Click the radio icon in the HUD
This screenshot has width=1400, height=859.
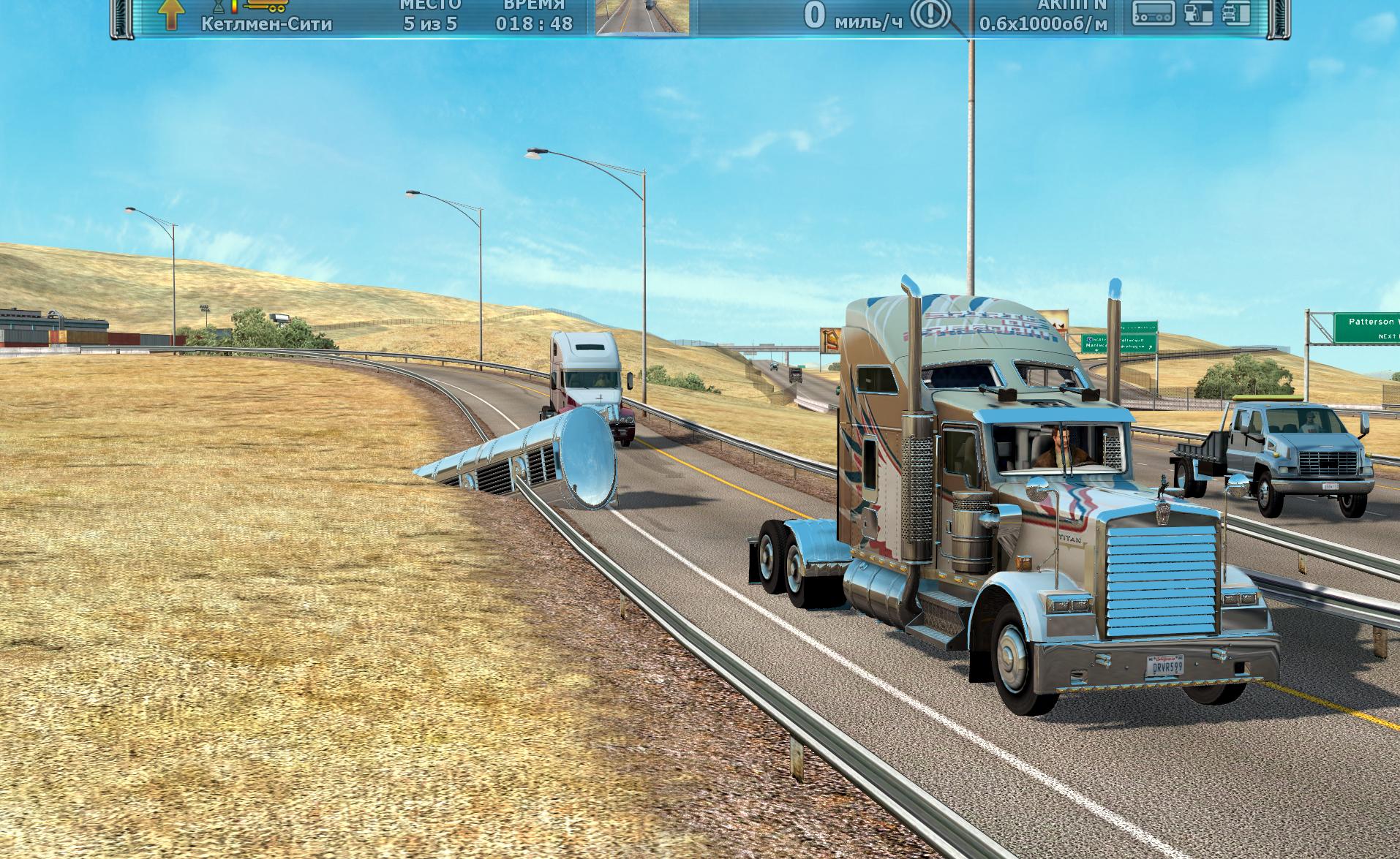(x=1154, y=13)
